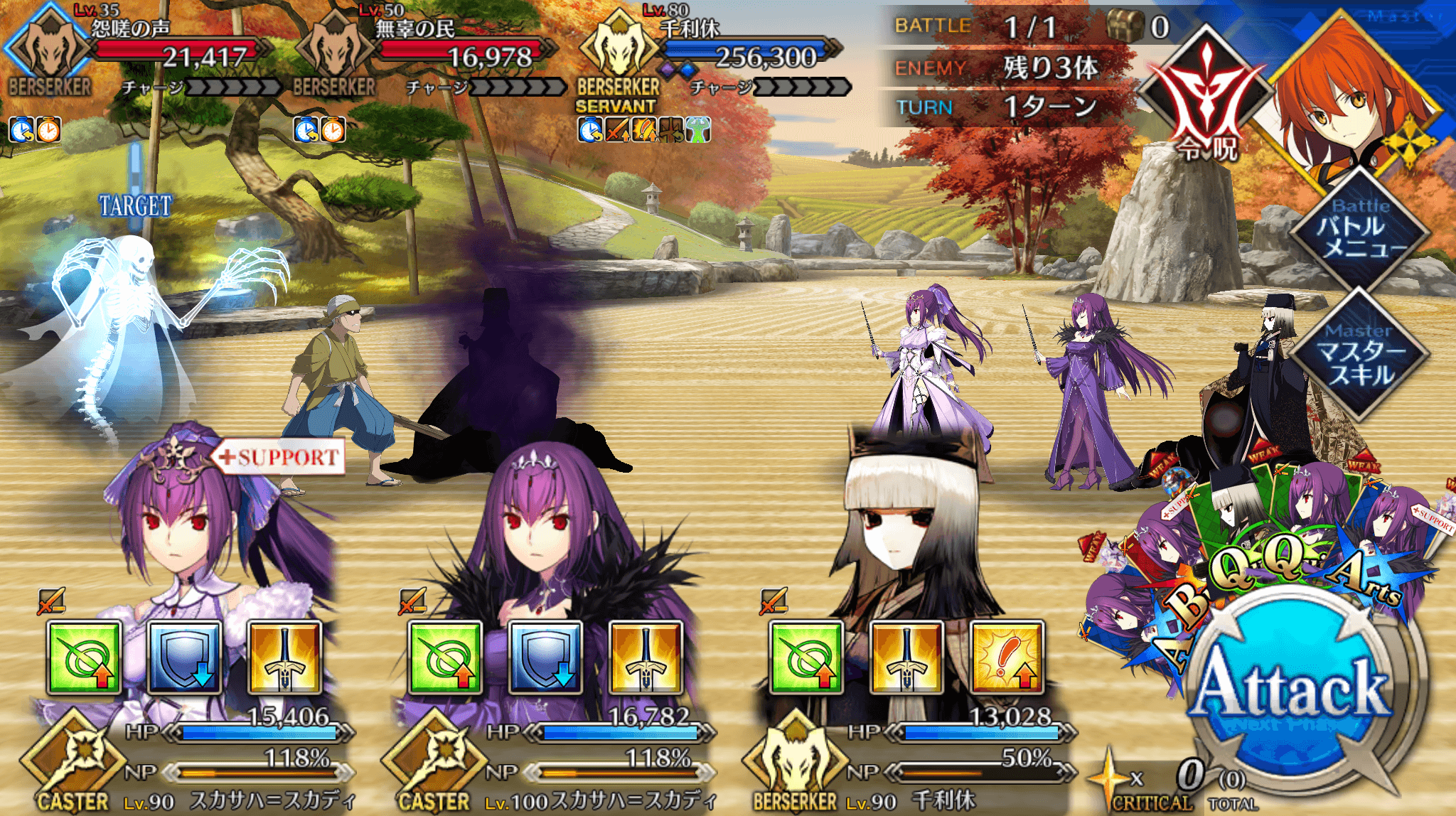
Task: Trigger Lv.100 Skadi's golden sword skill
Action: coord(646,658)
